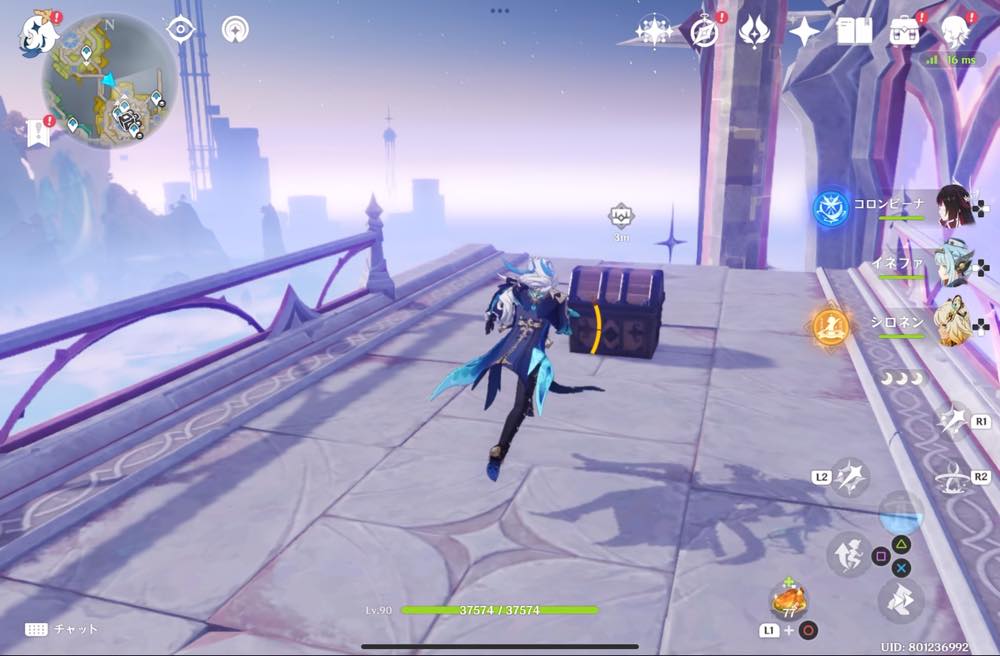
Task: Open the cluster-of-stars icon in the top bar
Action: (x=654, y=31)
